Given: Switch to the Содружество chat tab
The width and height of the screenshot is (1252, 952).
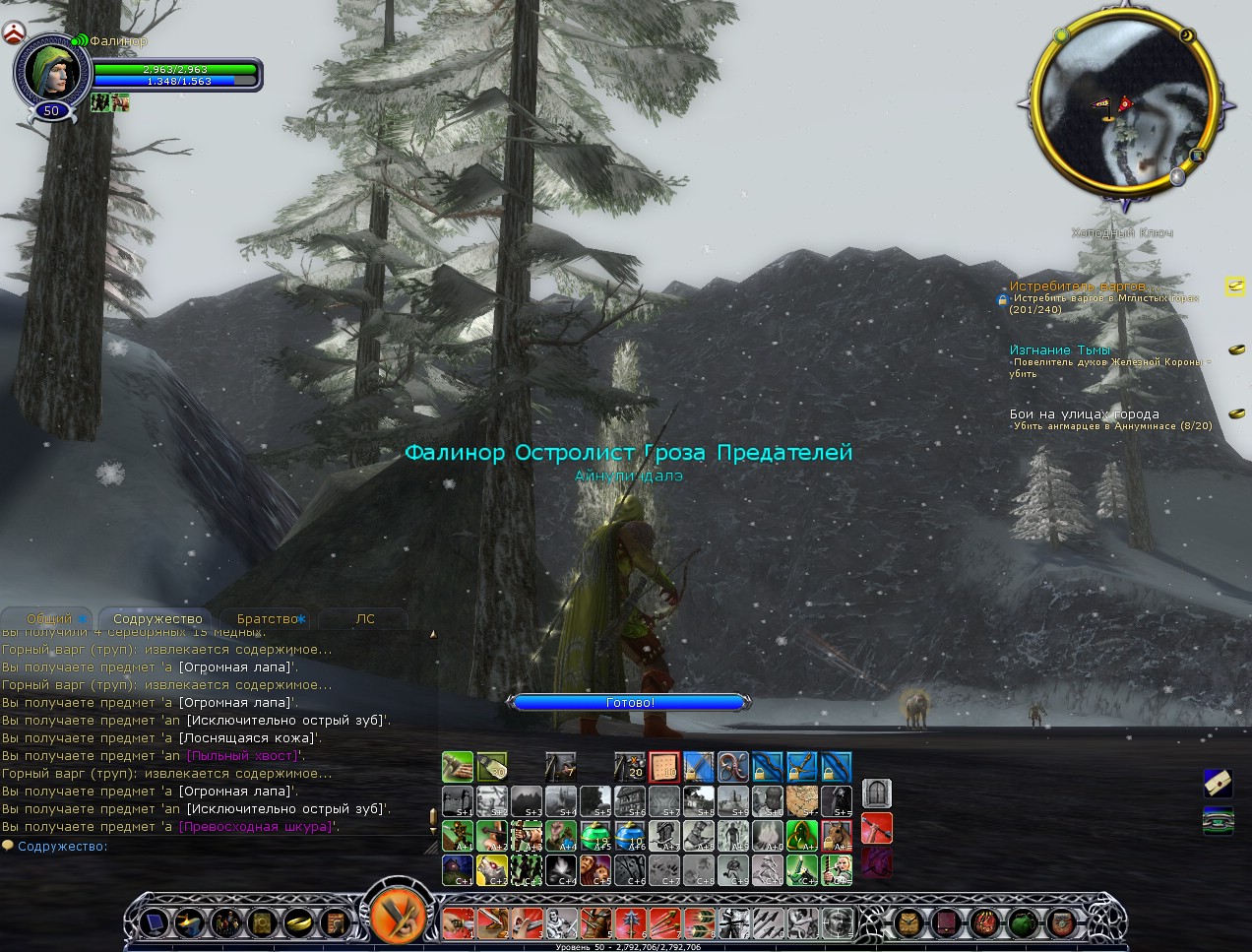Looking at the screenshot, I should coord(157,619).
